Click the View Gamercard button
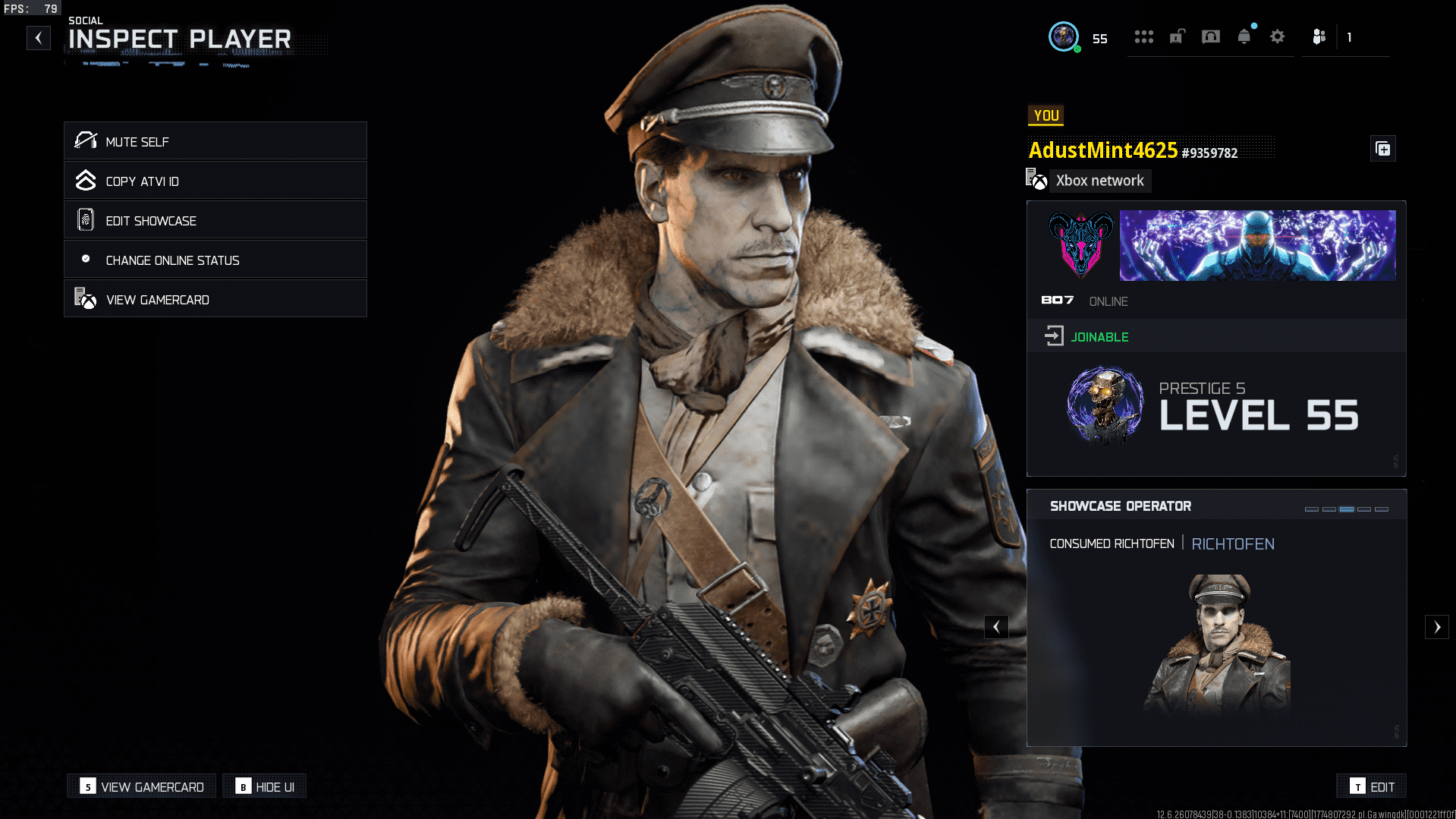Screen dimensions: 1456x819 [x=140, y=786]
